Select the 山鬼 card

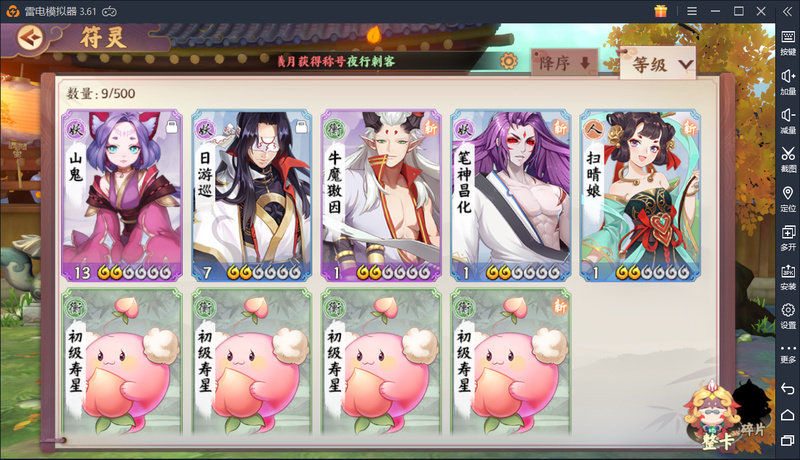pos(123,196)
